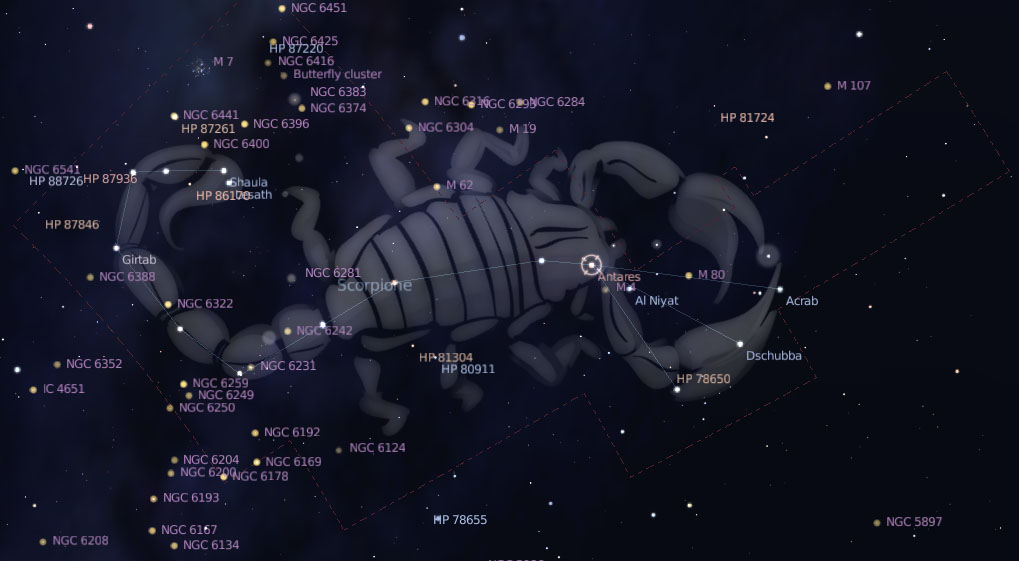Pick the NGC 6322 marker
The width and height of the screenshot is (1019, 561).
(x=168, y=304)
